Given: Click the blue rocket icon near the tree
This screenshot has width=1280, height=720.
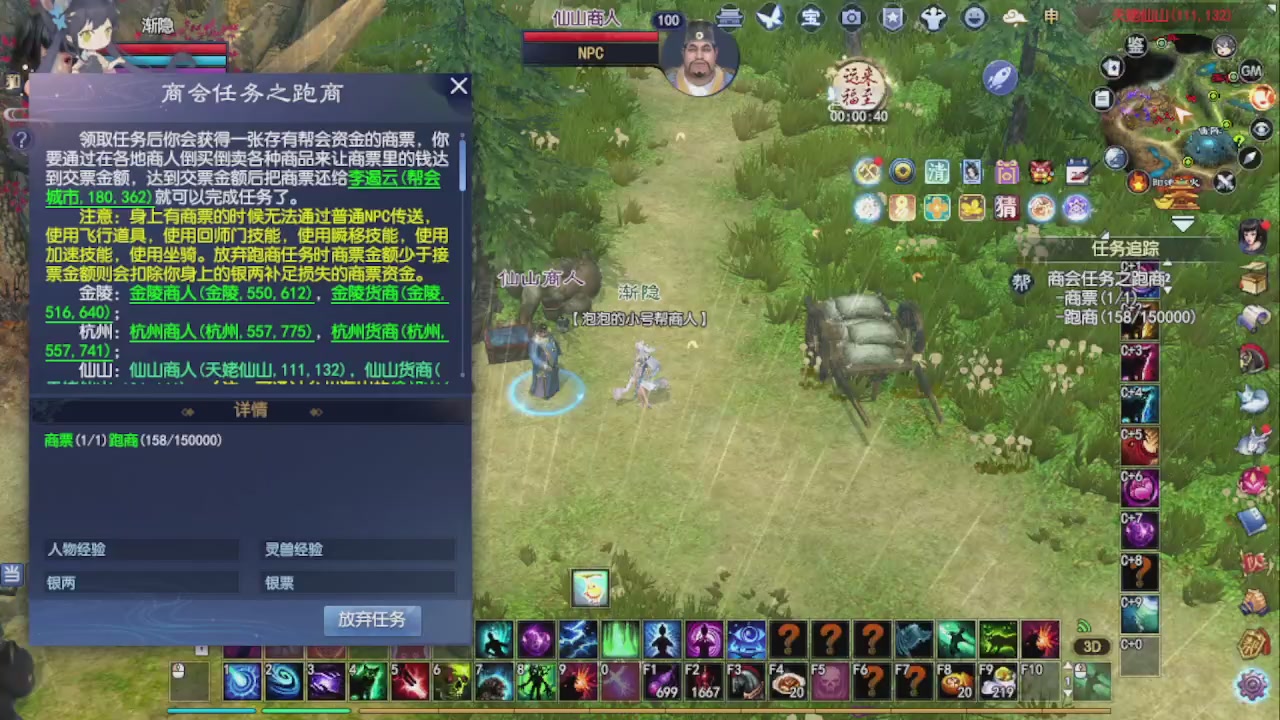Looking at the screenshot, I should (x=1000, y=78).
